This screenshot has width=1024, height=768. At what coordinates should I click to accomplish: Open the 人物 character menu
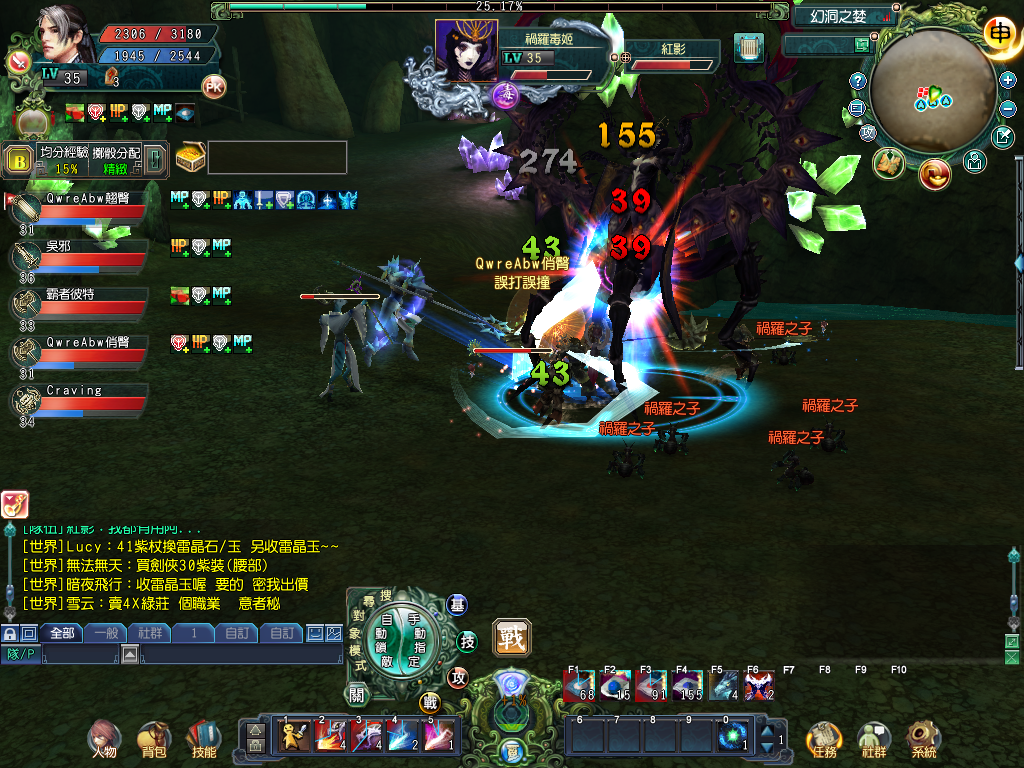click(x=101, y=738)
